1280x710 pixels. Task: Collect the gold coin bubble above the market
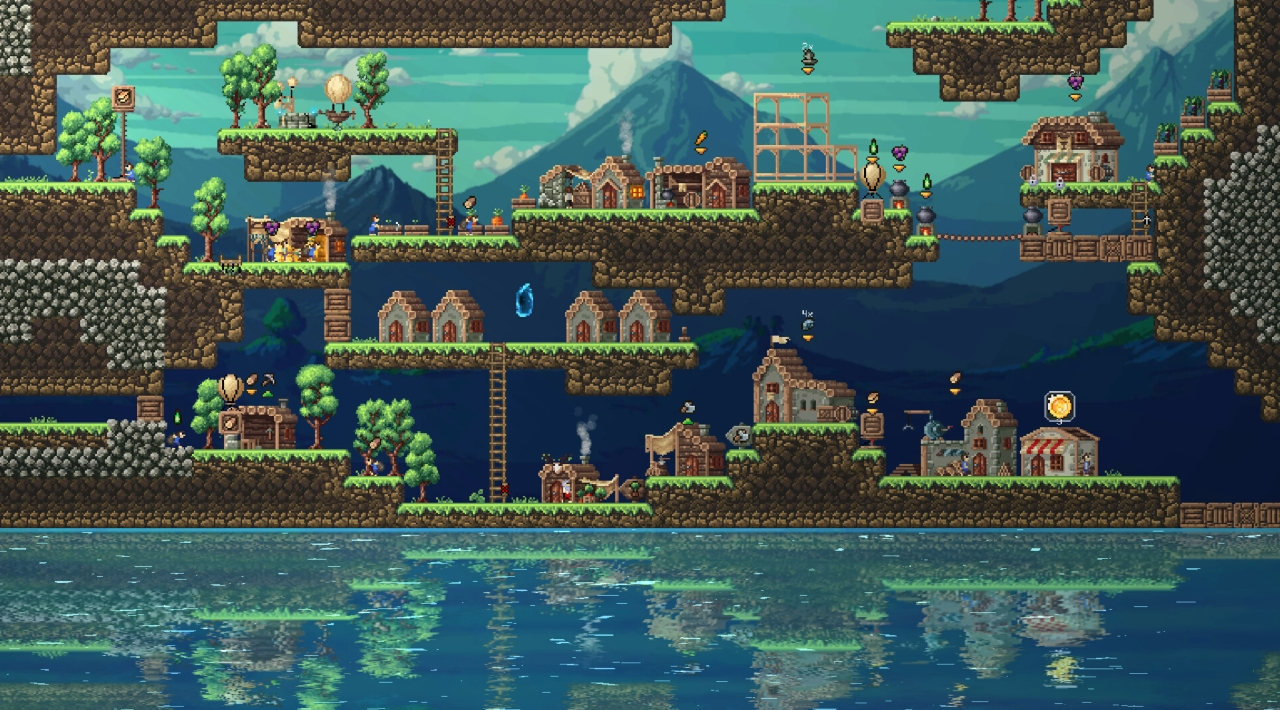tap(1059, 406)
